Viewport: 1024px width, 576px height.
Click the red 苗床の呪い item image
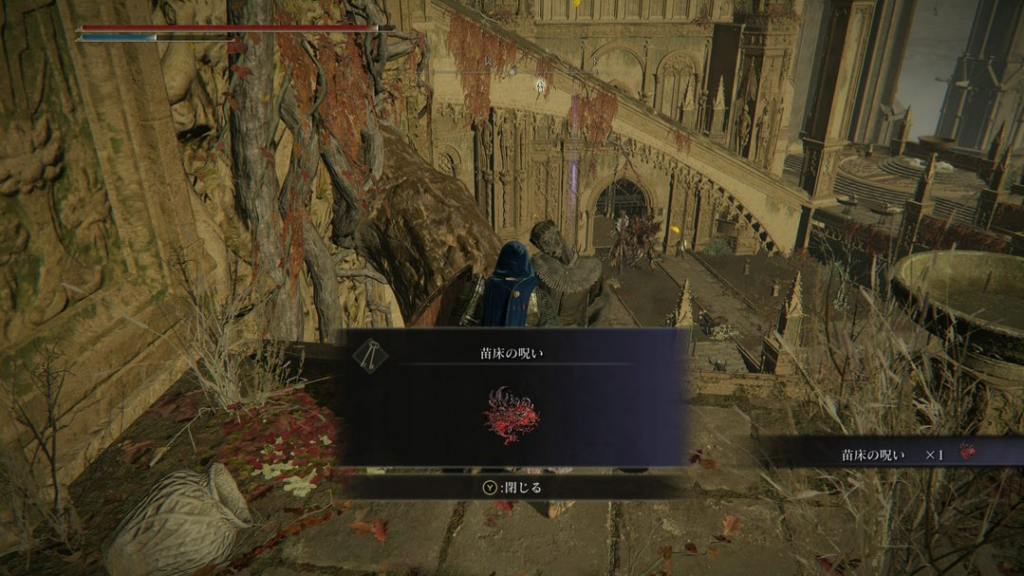512,413
